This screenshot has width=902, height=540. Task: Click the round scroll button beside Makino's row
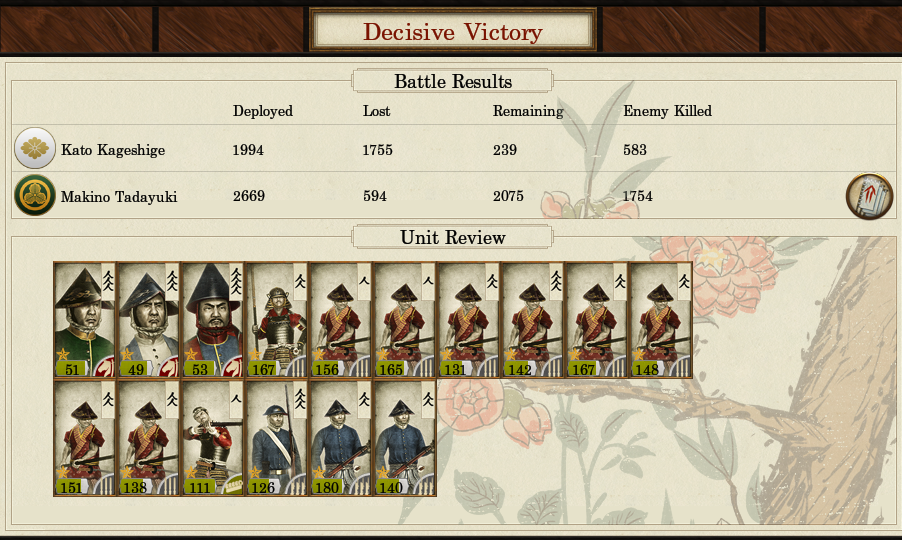point(868,196)
